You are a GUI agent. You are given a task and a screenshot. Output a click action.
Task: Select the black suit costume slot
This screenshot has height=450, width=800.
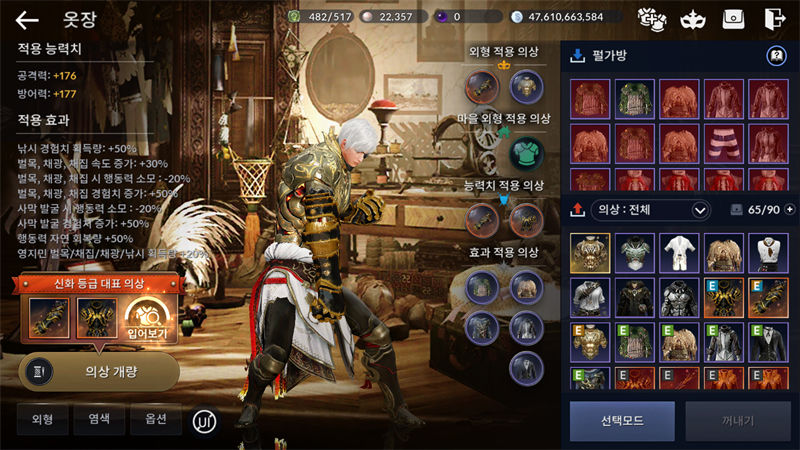click(x=768, y=341)
